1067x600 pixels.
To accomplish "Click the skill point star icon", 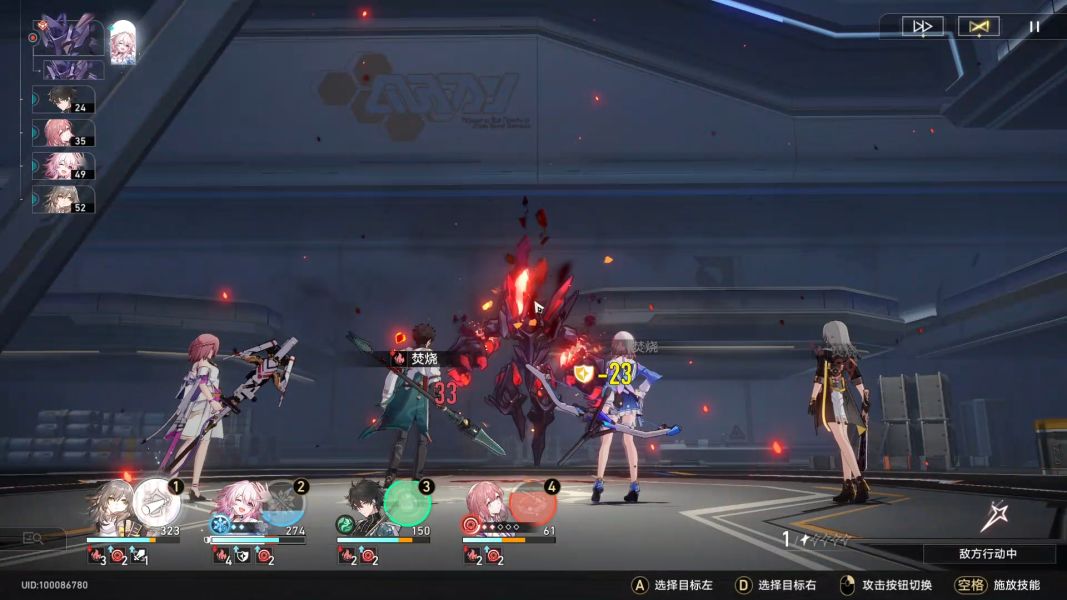I will [994, 516].
